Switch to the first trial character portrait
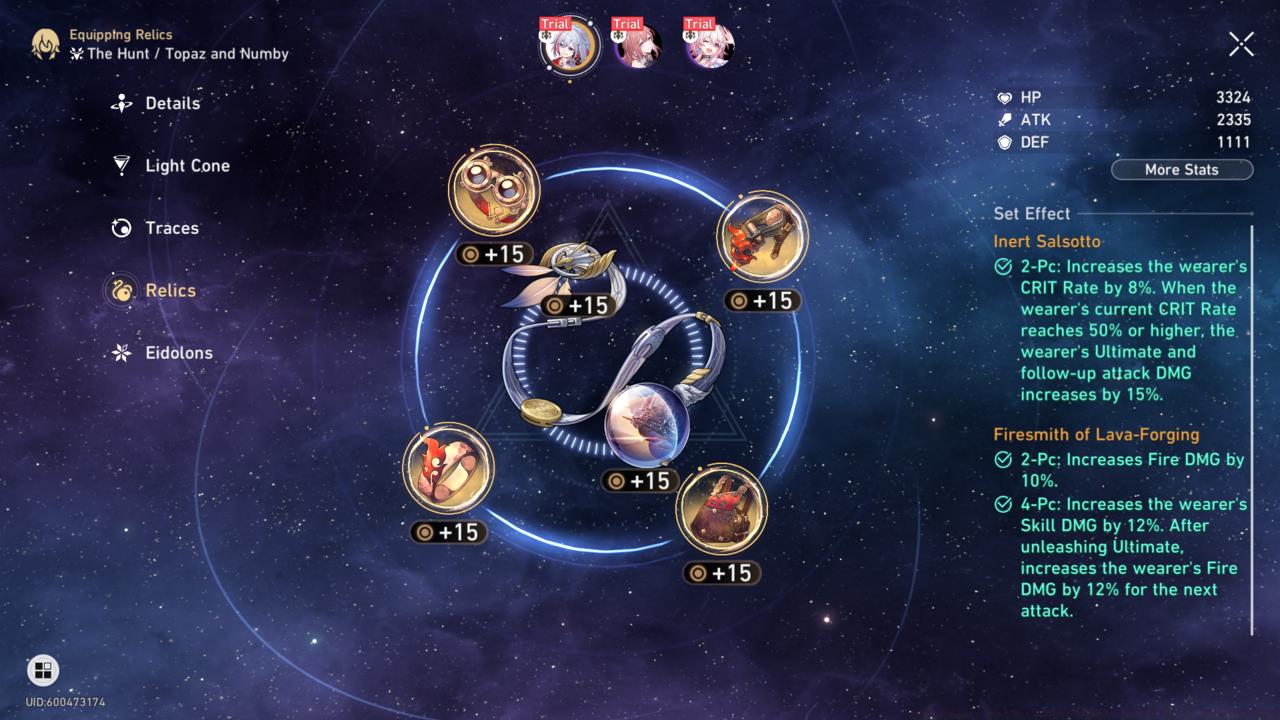The width and height of the screenshot is (1280, 720). coord(569,46)
